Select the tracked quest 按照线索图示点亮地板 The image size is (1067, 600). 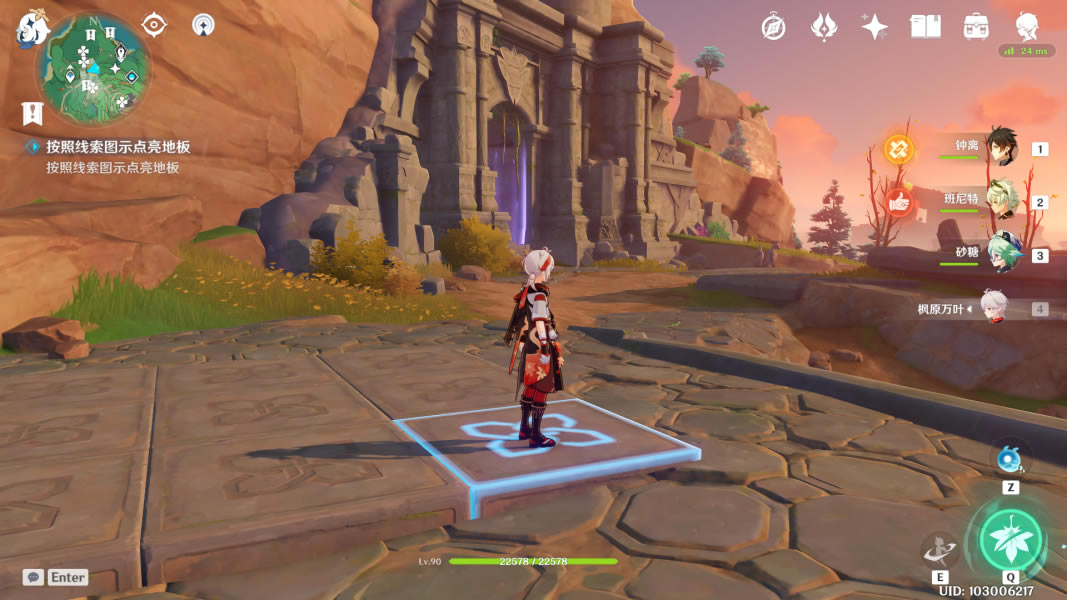click(118, 147)
